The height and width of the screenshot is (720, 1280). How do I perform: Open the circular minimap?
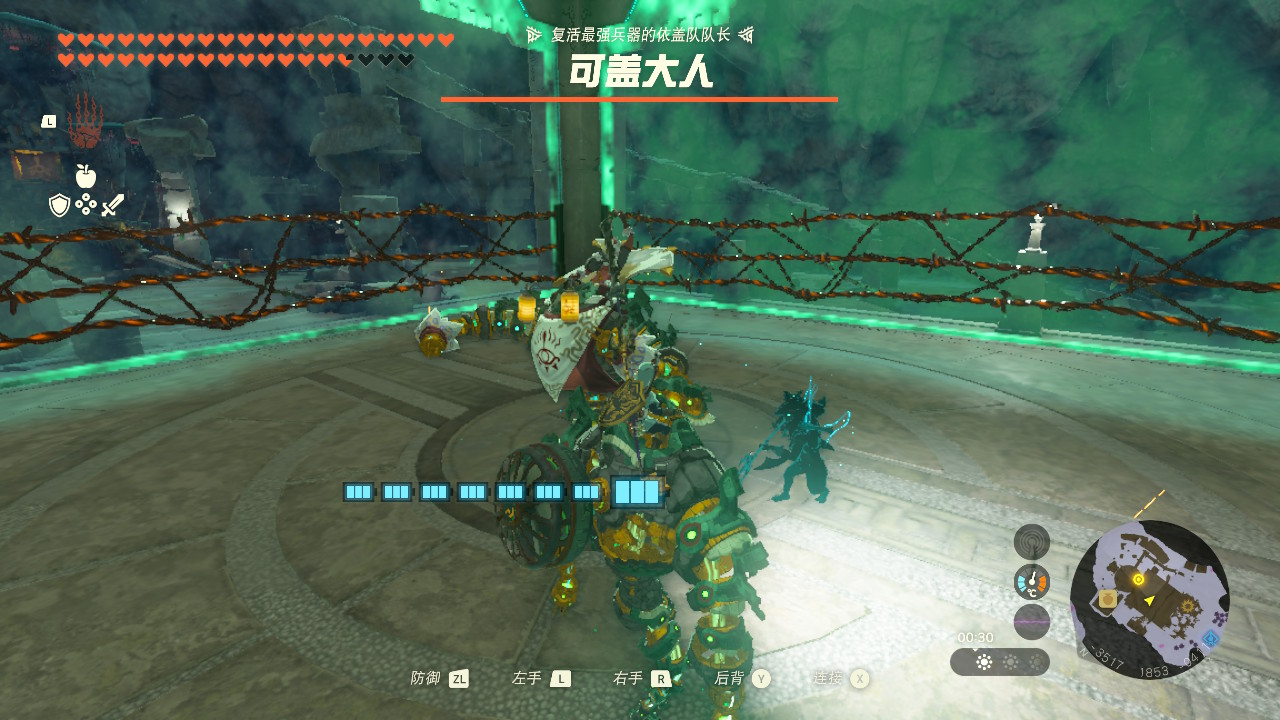(1149, 600)
